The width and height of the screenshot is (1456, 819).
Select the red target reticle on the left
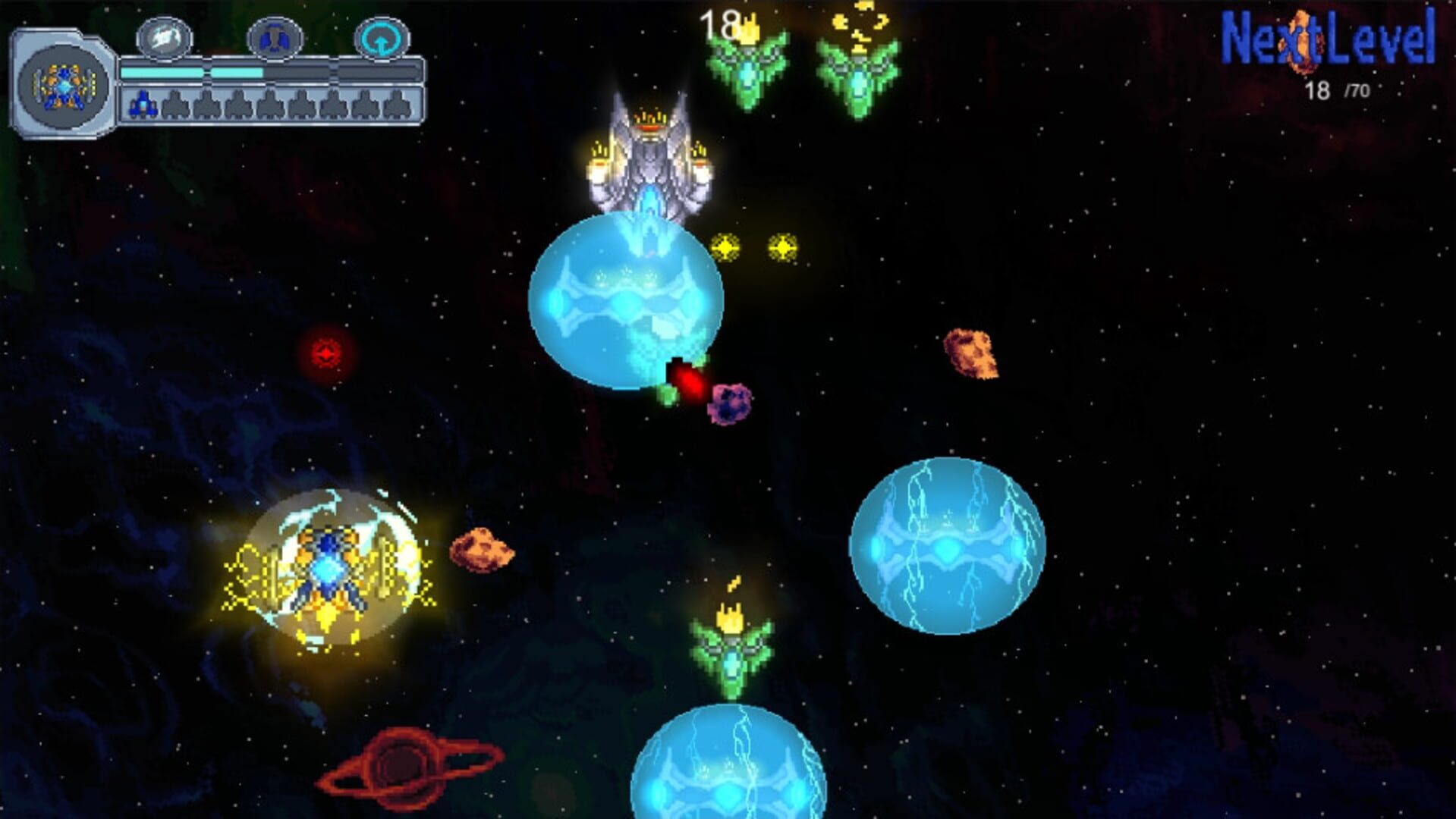325,350
